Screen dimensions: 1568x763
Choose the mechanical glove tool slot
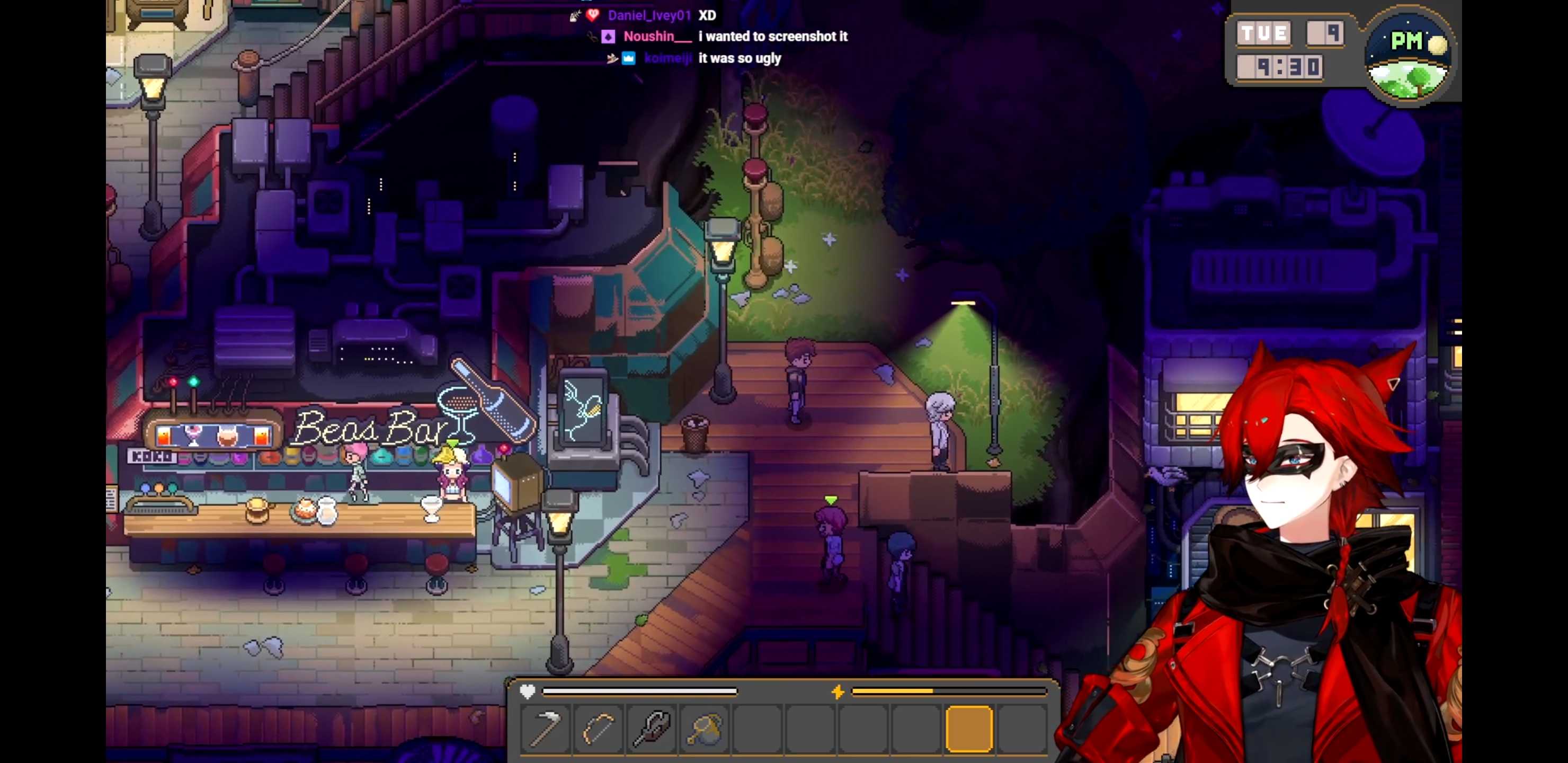pos(652,728)
